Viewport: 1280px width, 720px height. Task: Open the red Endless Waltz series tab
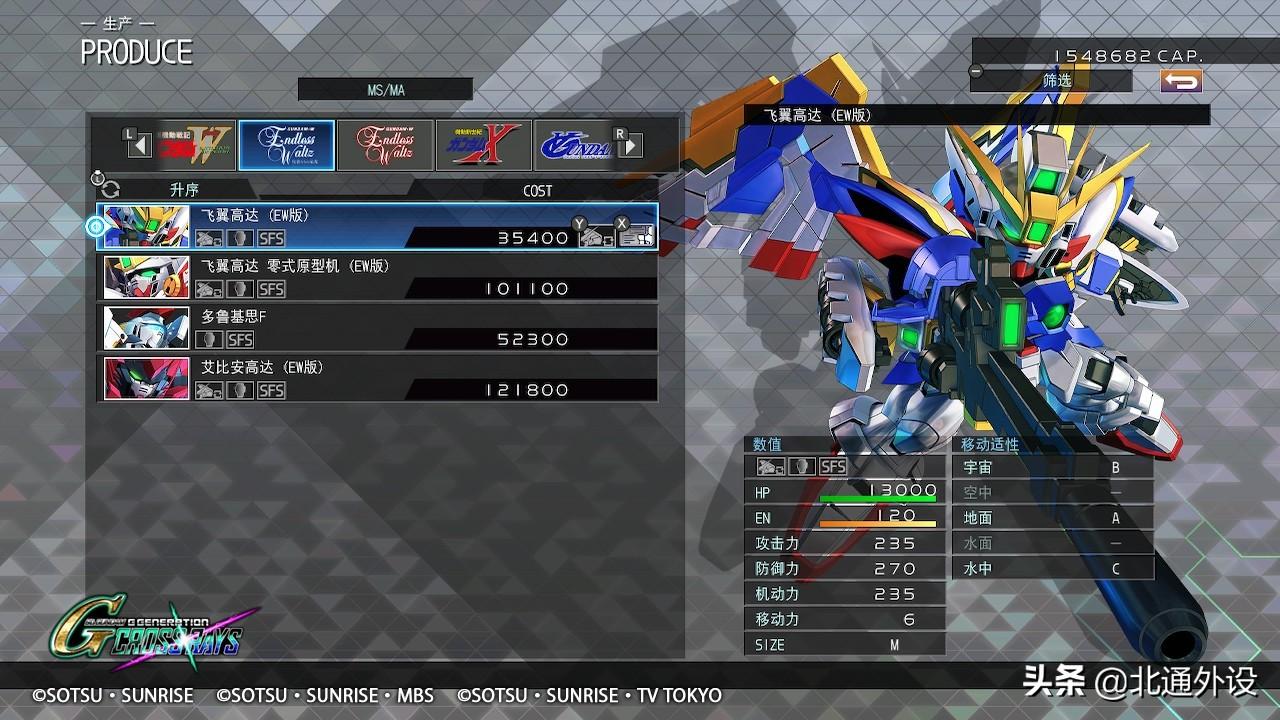click(385, 146)
